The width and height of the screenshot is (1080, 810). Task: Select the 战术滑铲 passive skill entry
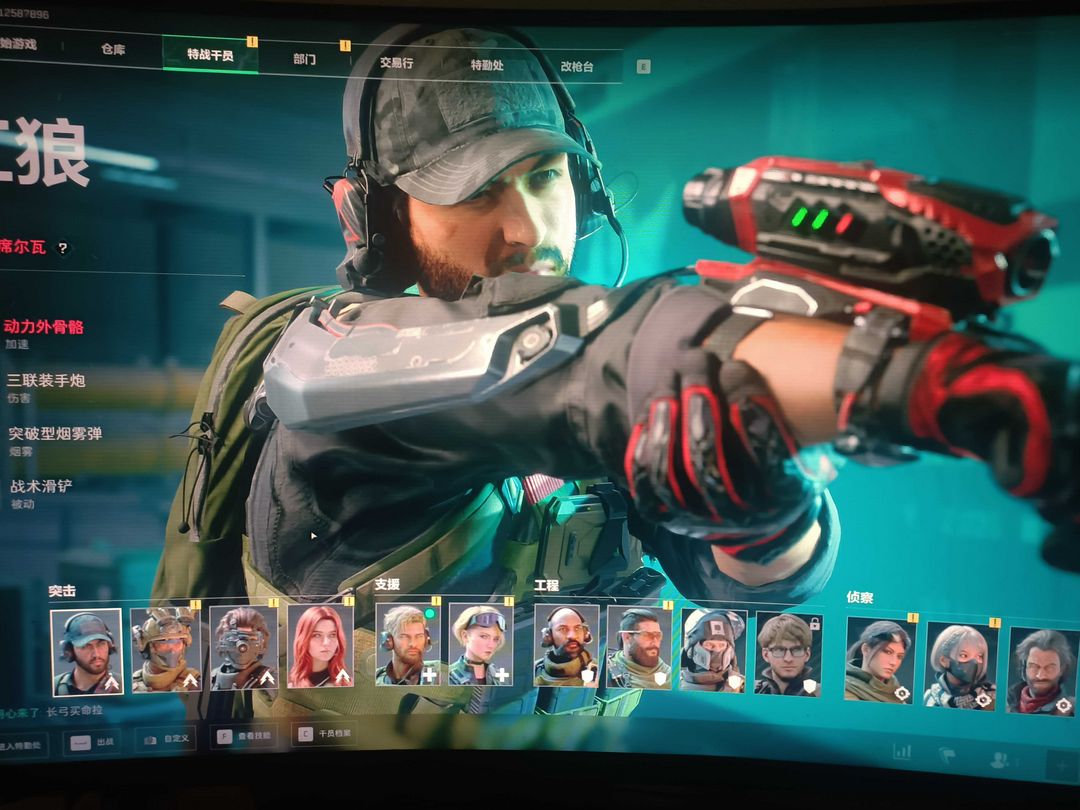tap(42, 487)
